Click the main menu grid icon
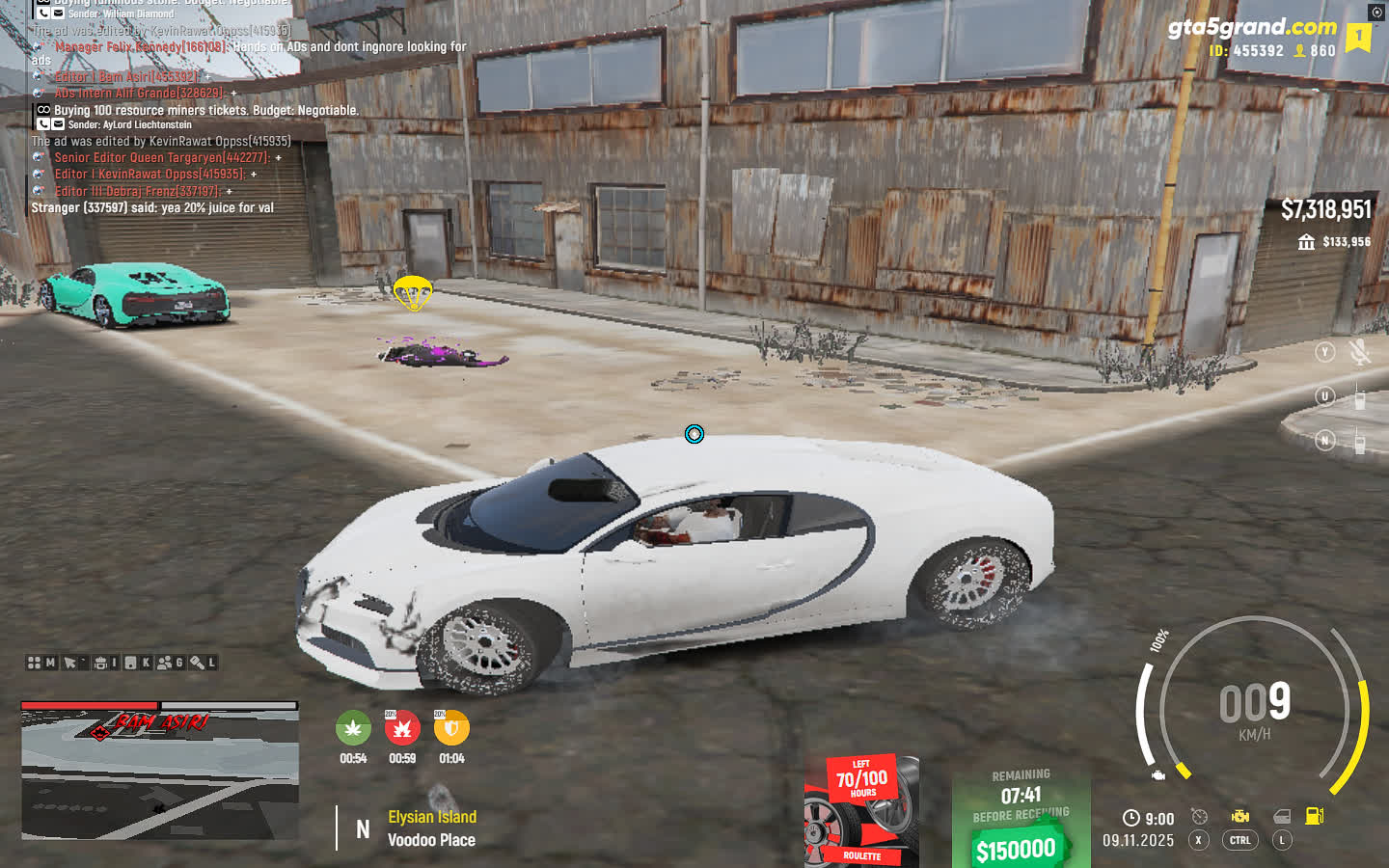 pos(35,663)
